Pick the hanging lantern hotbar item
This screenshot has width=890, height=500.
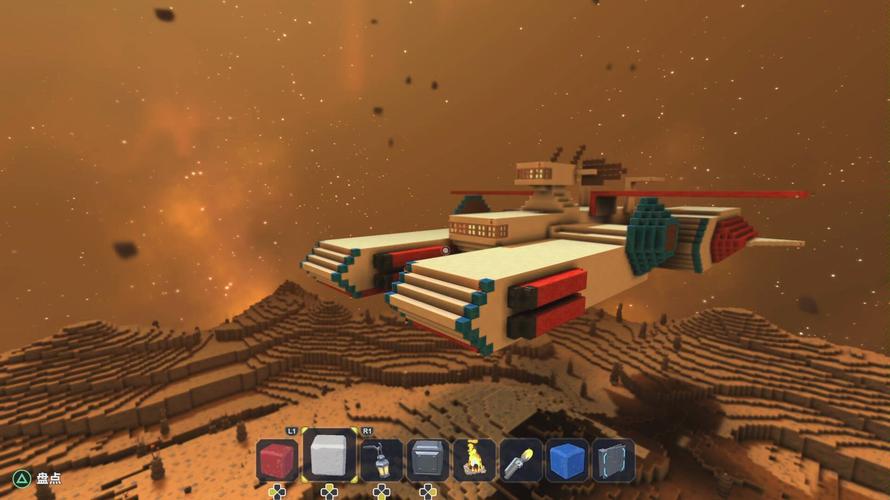click(380, 461)
